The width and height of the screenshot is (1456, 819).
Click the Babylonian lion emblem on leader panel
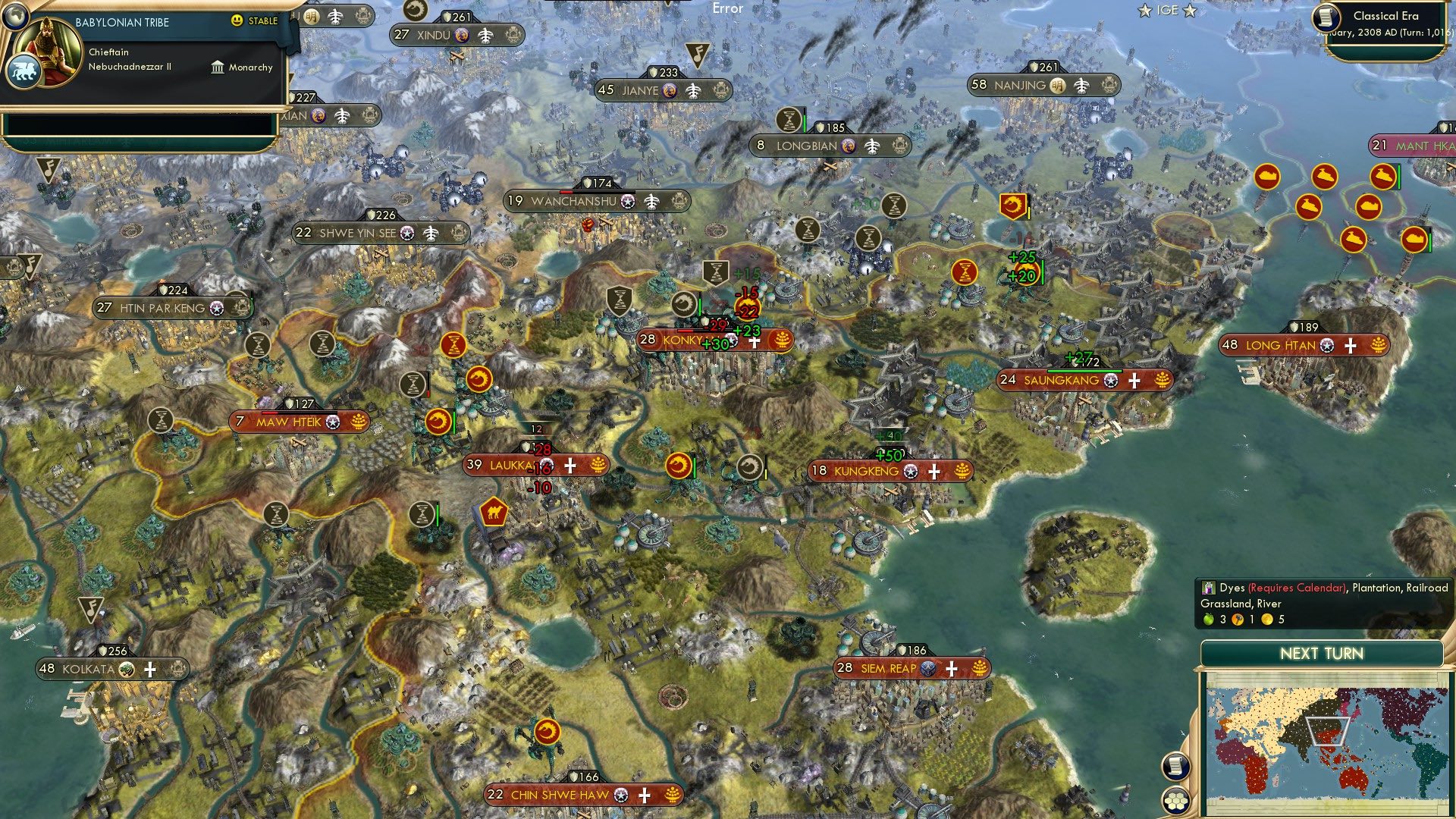pyautogui.click(x=24, y=71)
